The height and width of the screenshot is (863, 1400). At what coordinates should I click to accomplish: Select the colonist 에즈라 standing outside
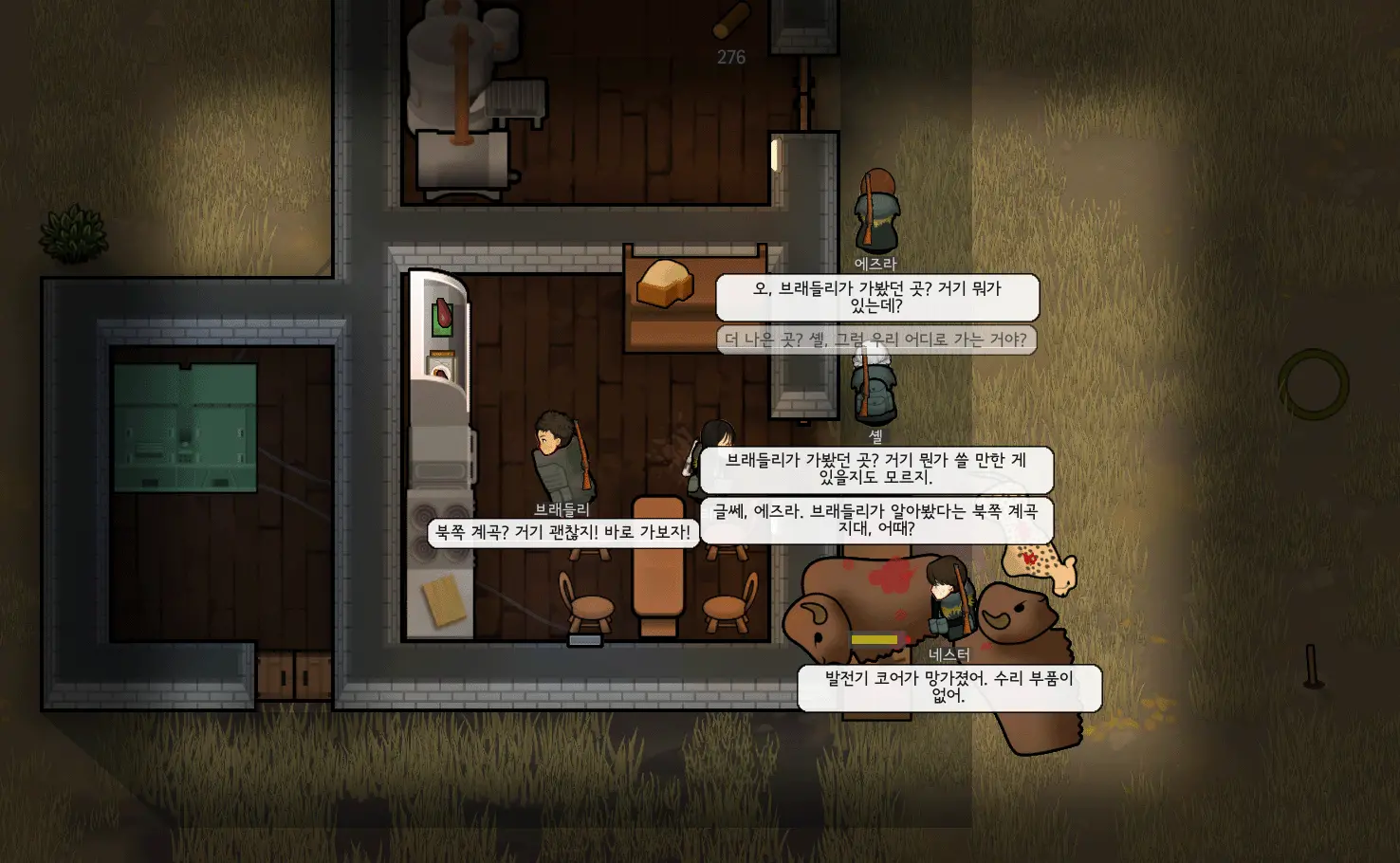click(878, 209)
